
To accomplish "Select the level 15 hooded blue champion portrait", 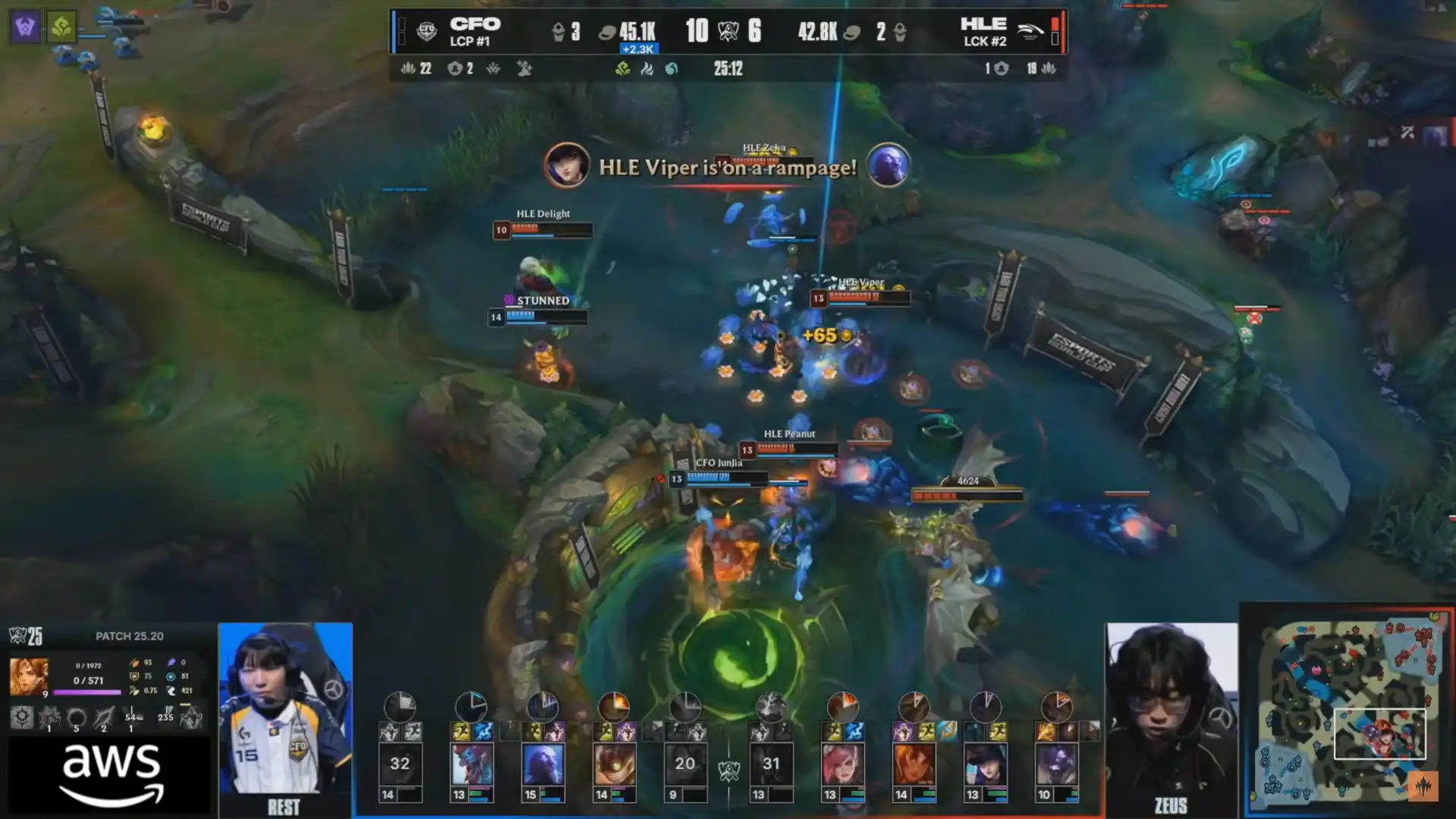I will (542, 764).
